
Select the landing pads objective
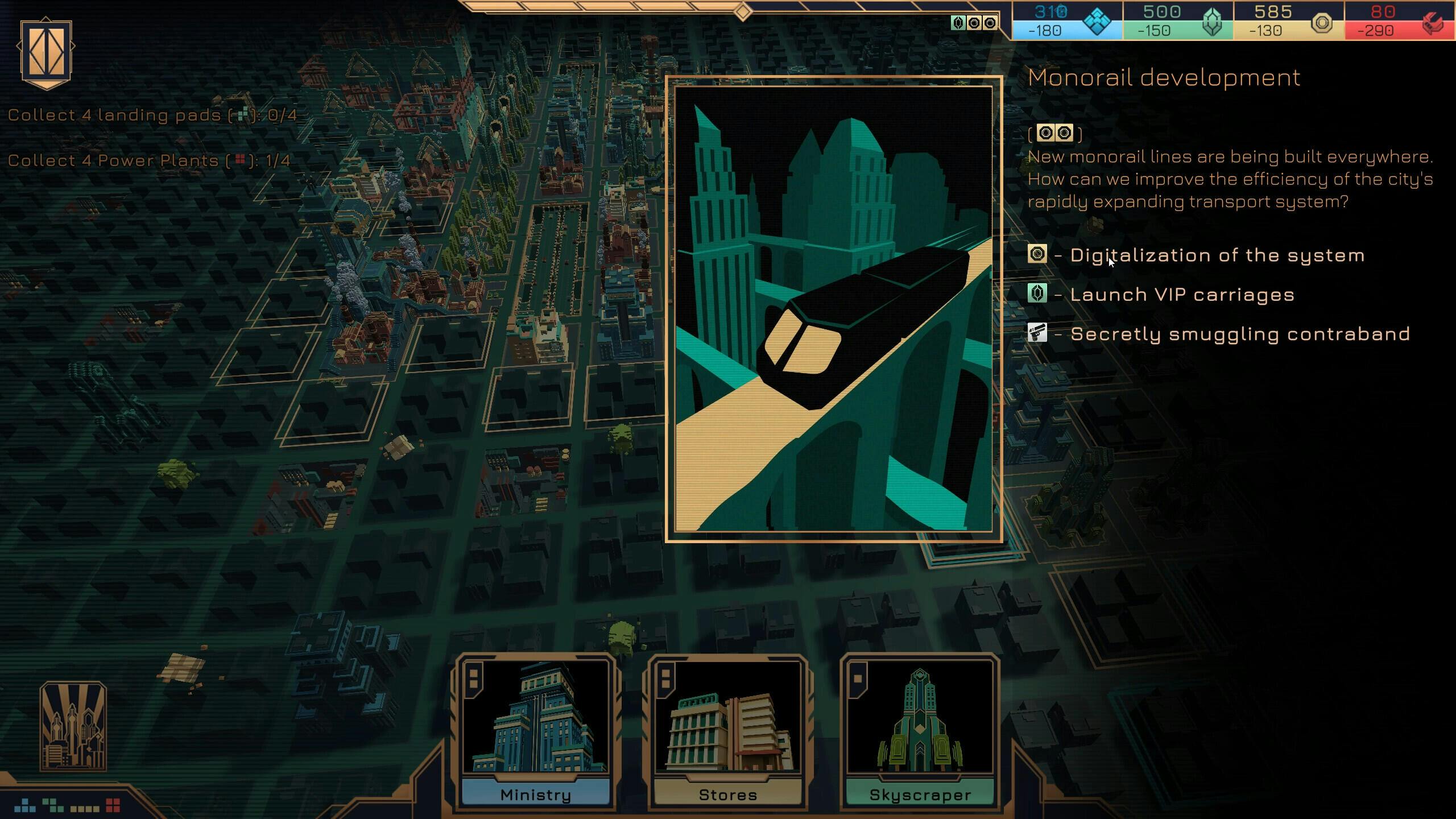click(x=152, y=115)
